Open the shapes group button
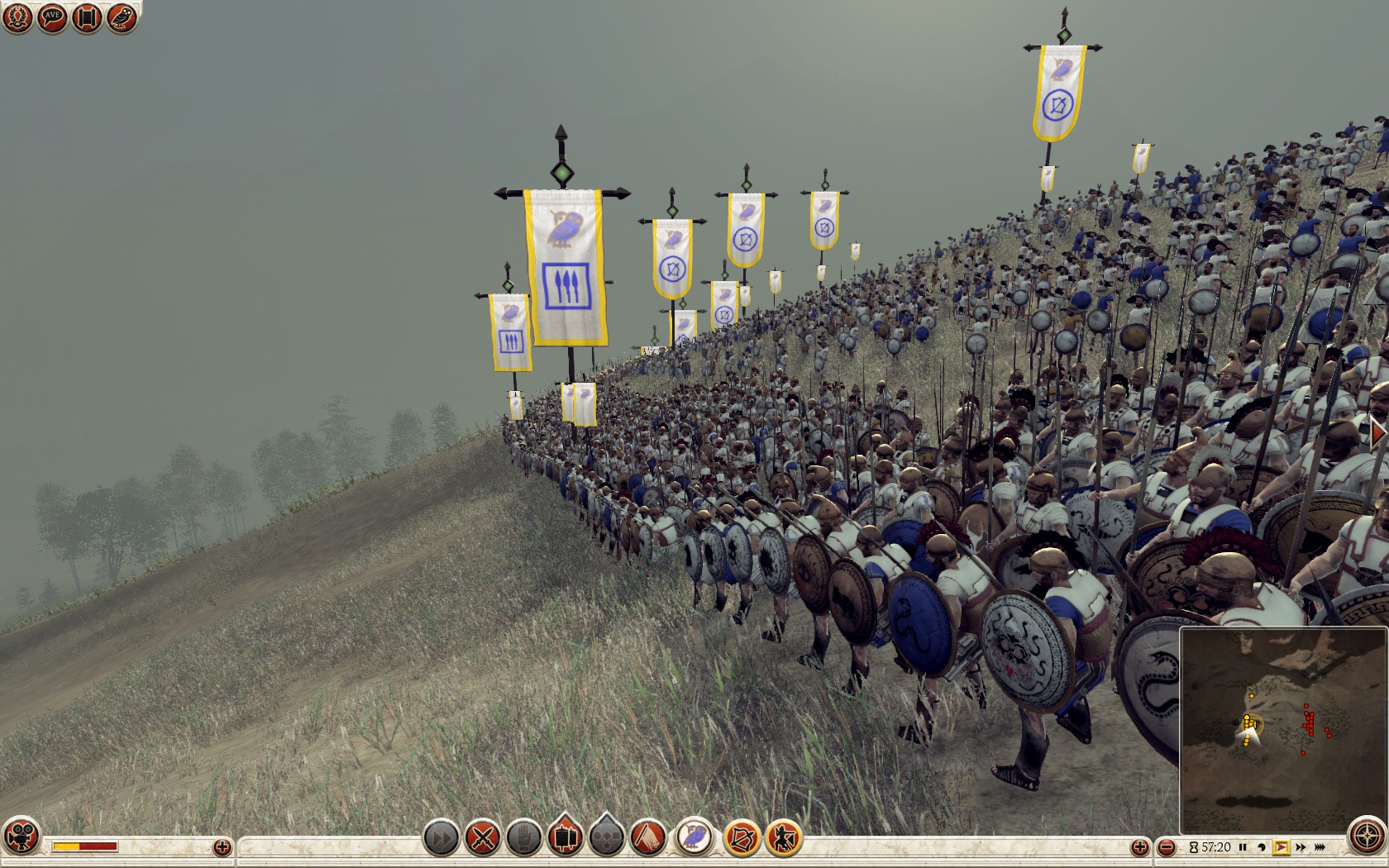Viewport: 1389px width, 868px height. click(608, 838)
